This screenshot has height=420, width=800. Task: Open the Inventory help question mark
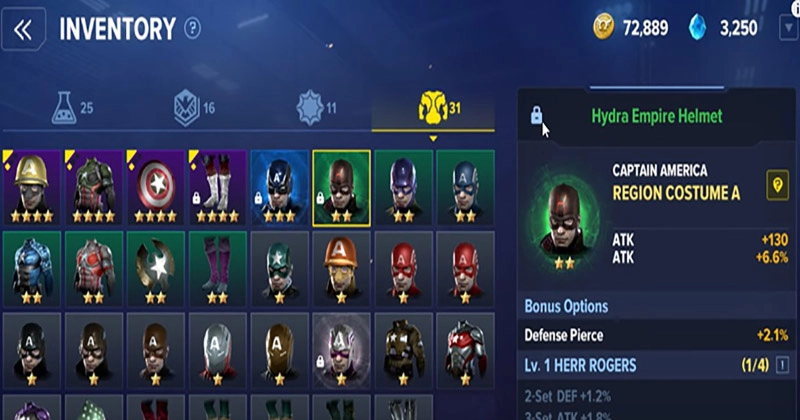click(193, 29)
